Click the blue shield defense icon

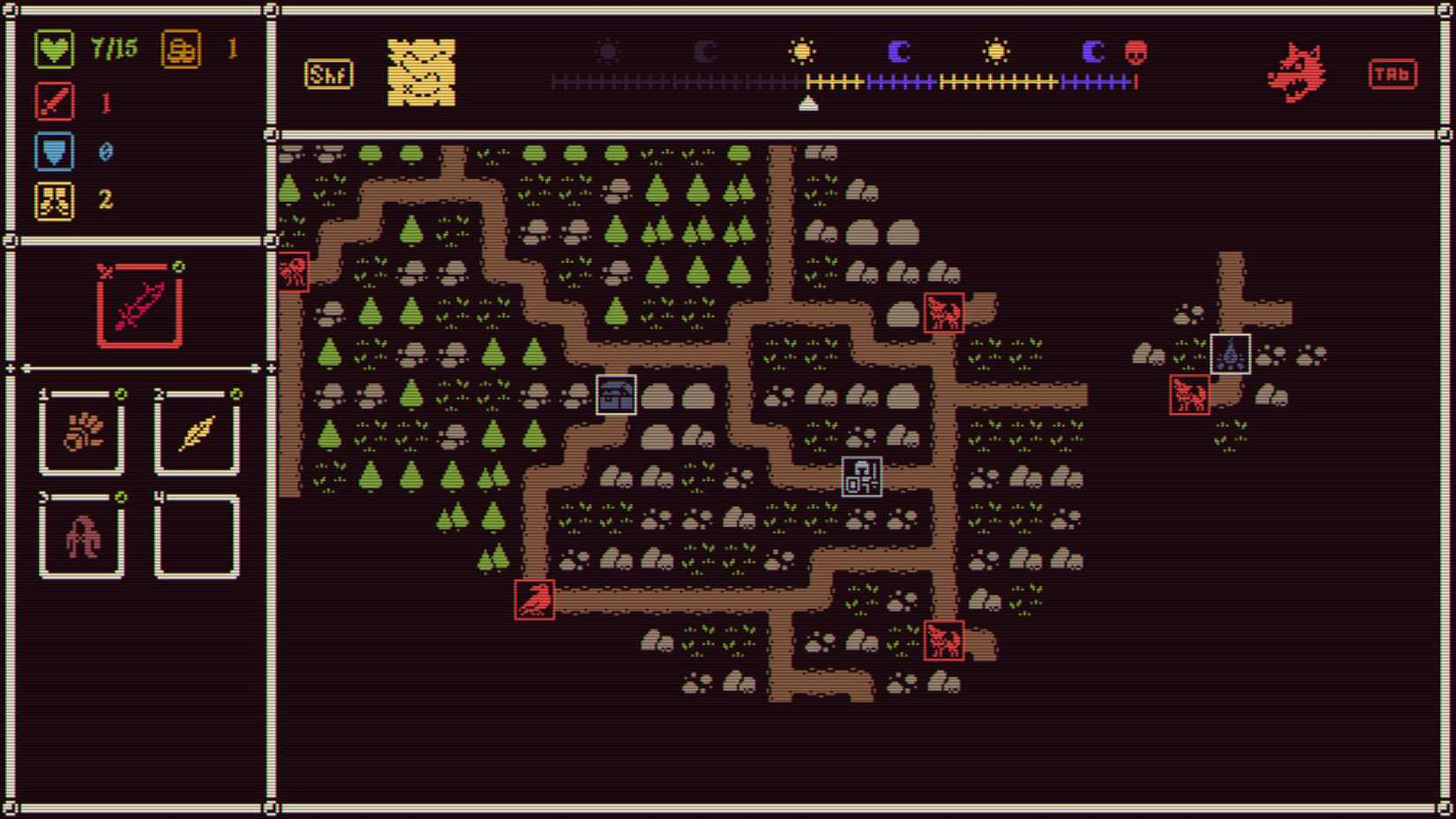pyautogui.click(x=55, y=150)
